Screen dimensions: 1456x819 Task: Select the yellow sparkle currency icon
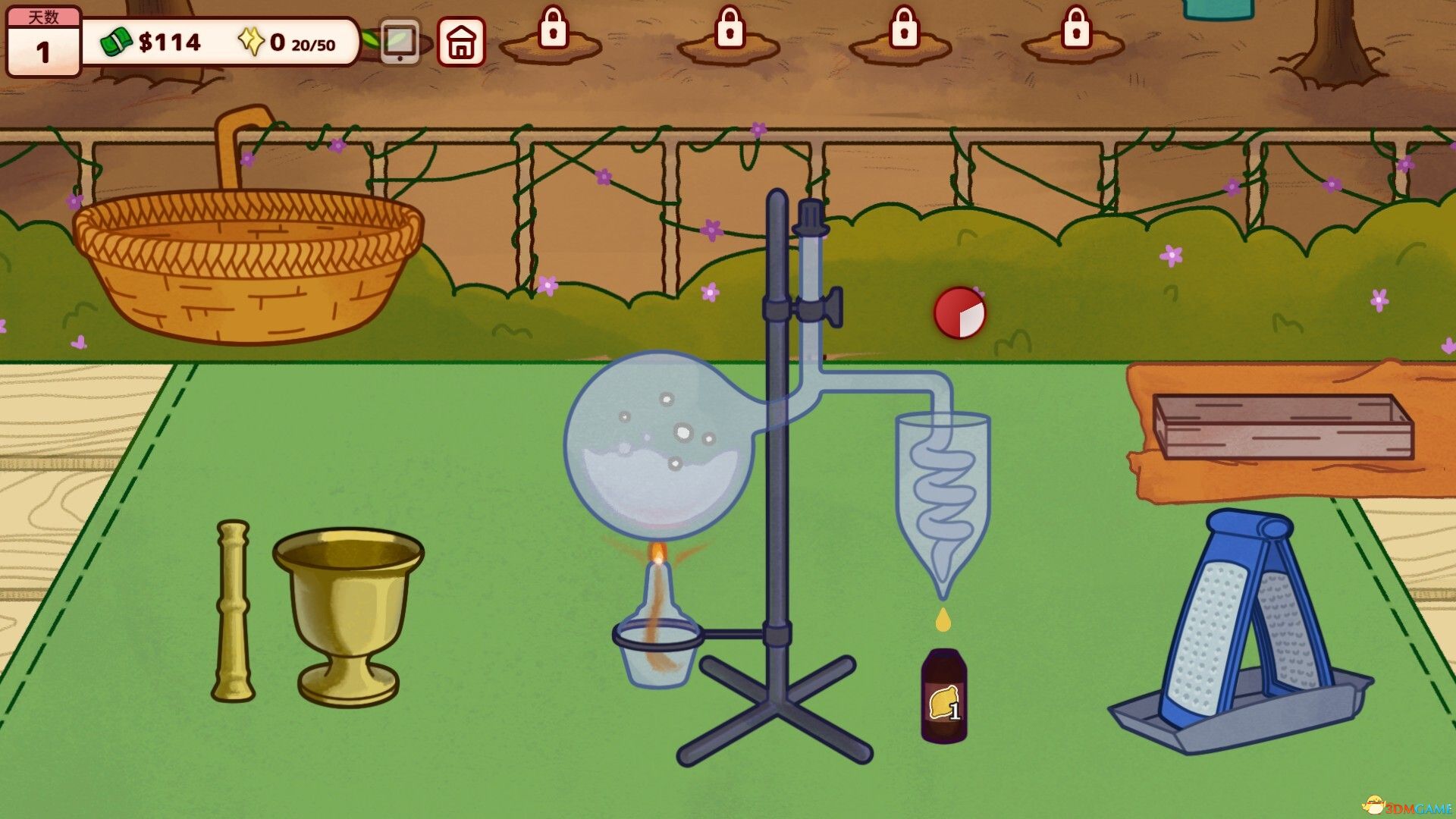251,42
